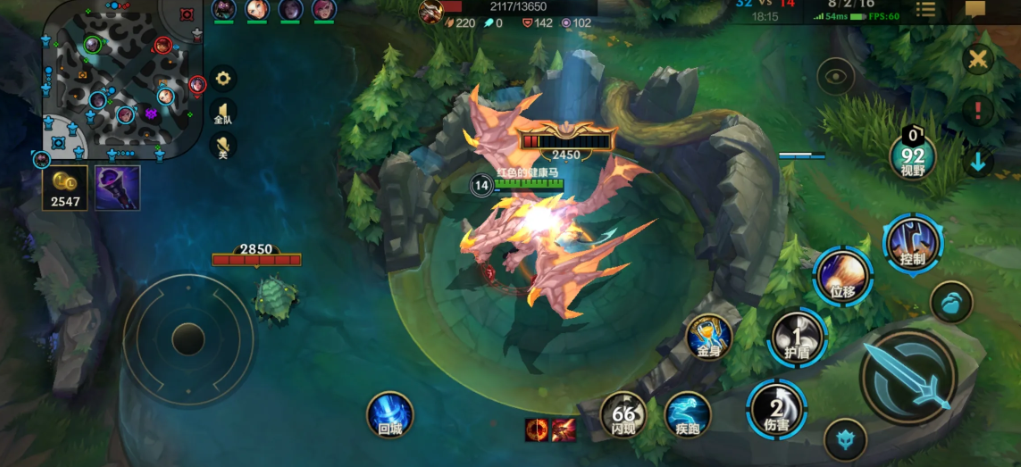The image size is (1021, 467).
Task: Buy the suggested purple staff item
Action: click(x=117, y=188)
